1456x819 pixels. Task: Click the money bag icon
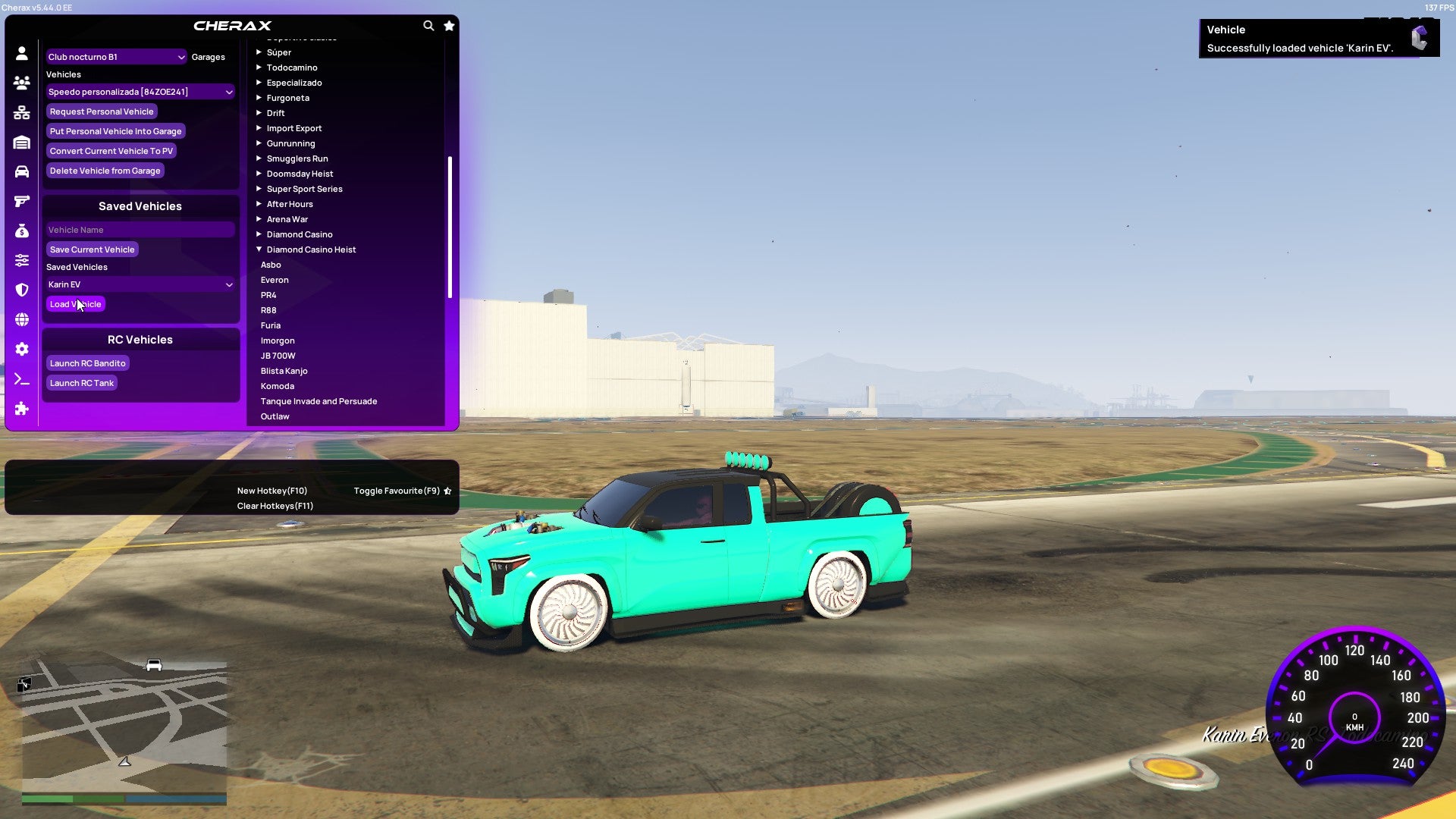[x=21, y=230]
